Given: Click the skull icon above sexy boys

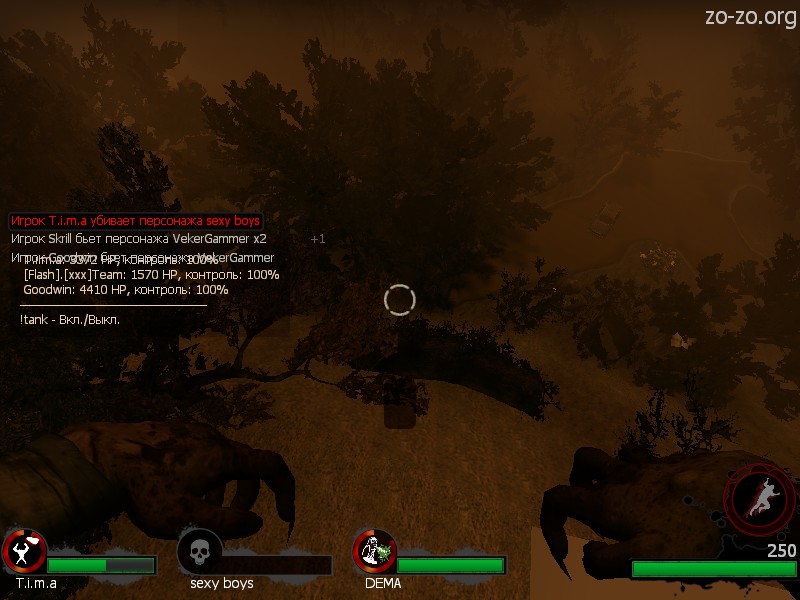Looking at the screenshot, I should click(199, 550).
